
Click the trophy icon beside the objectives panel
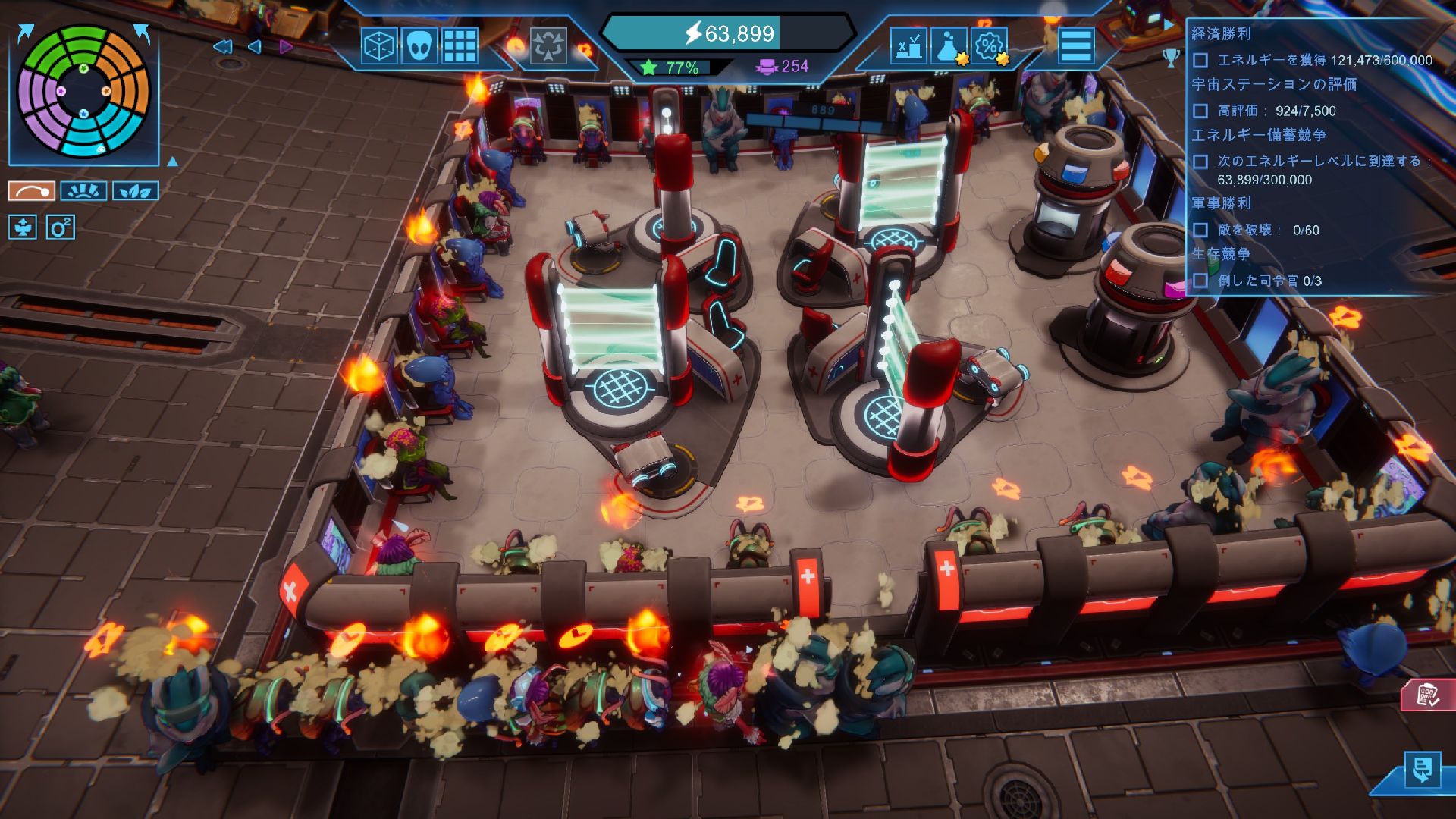tap(1171, 57)
